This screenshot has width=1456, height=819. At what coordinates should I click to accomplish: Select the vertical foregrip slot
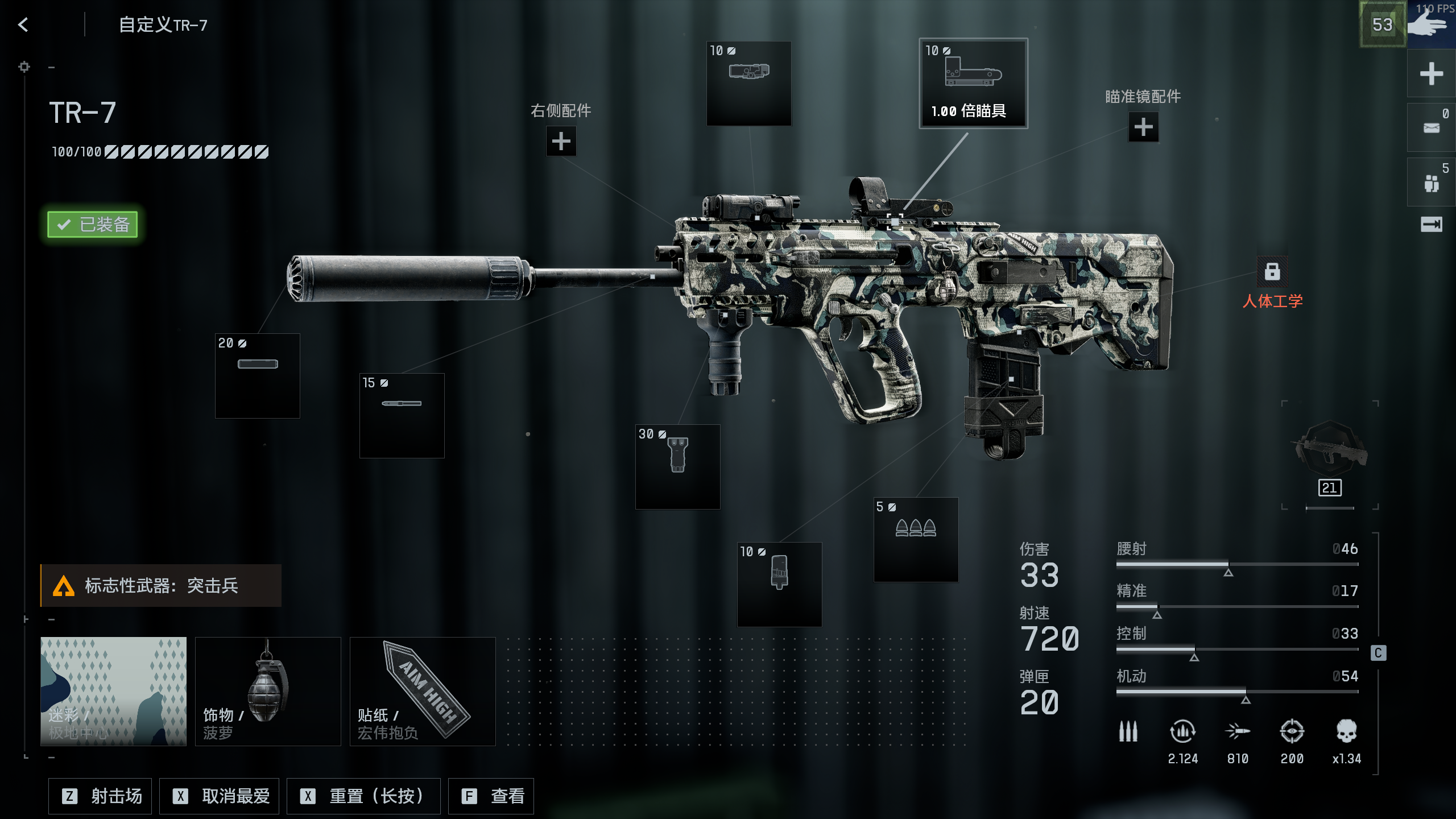[x=677, y=466]
